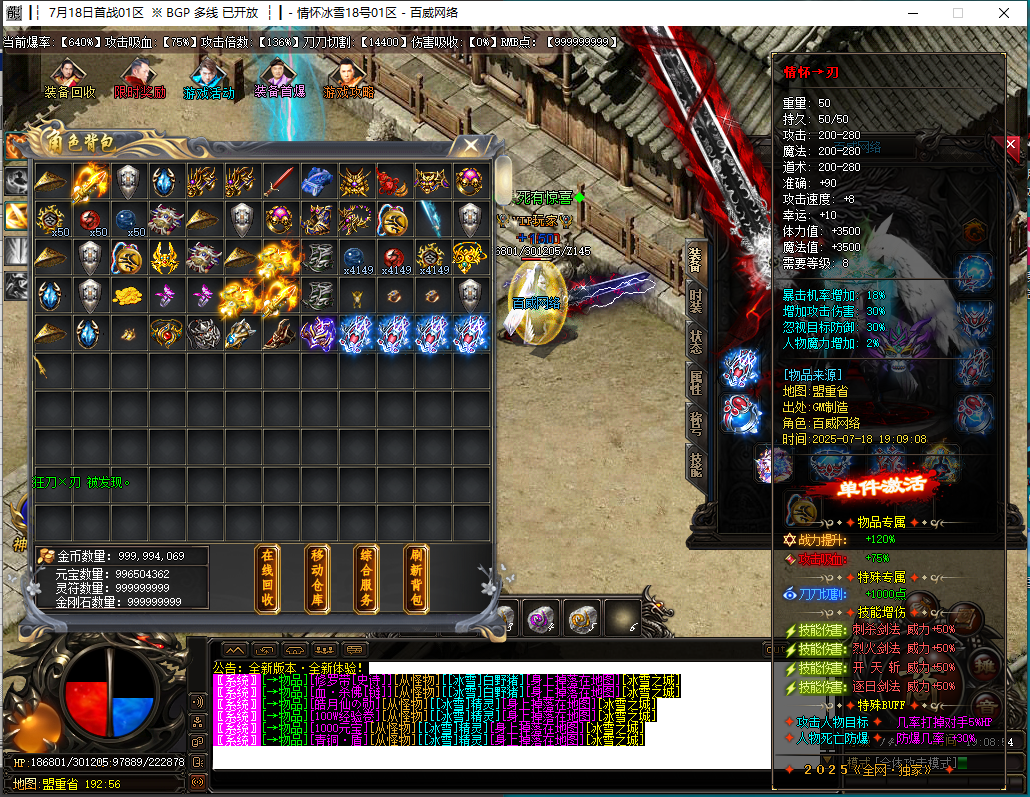1030x797 pixels.
Task: Open the 技能 skills tab
Action: [696, 461]
